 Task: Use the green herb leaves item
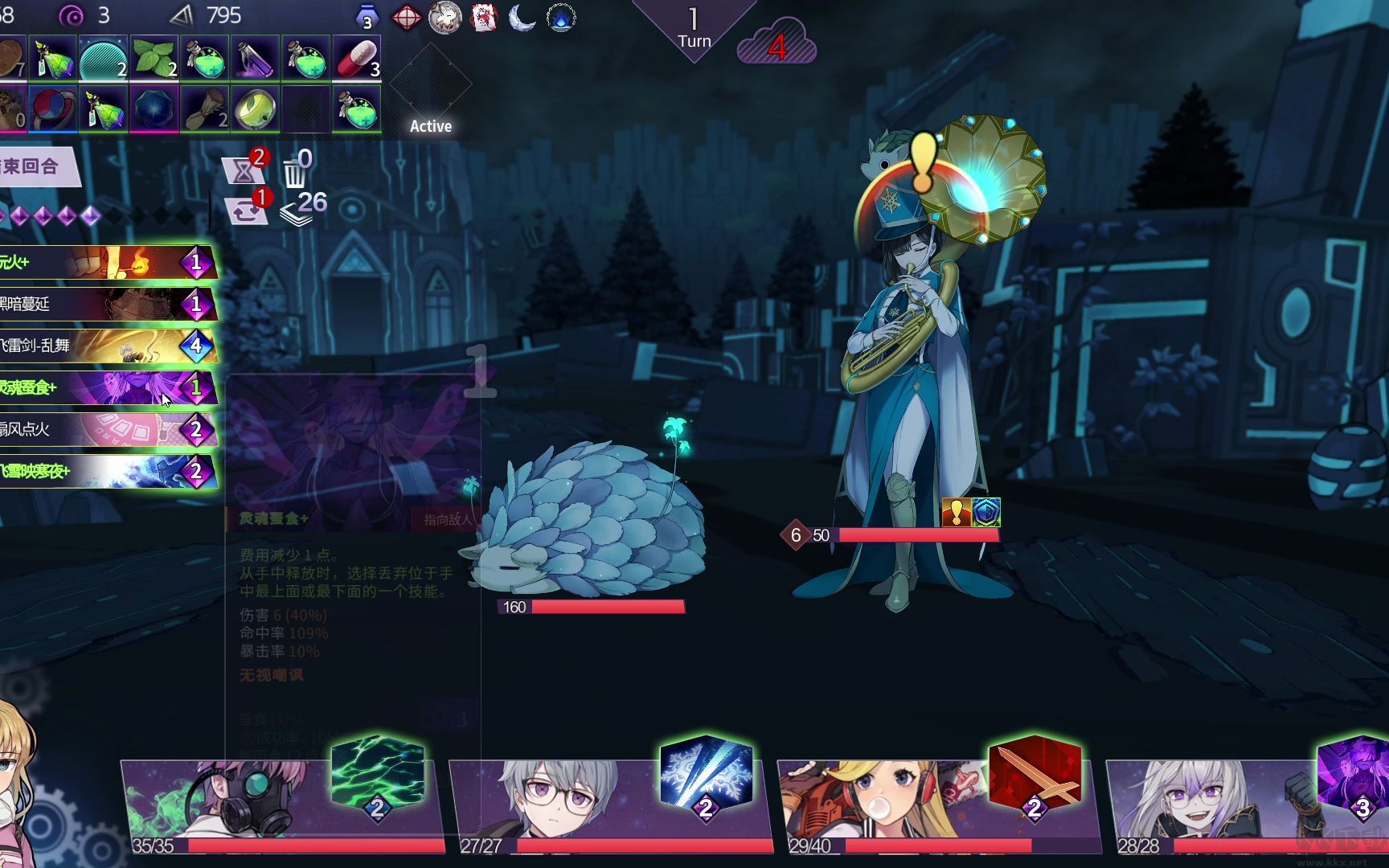click(154, 58)
